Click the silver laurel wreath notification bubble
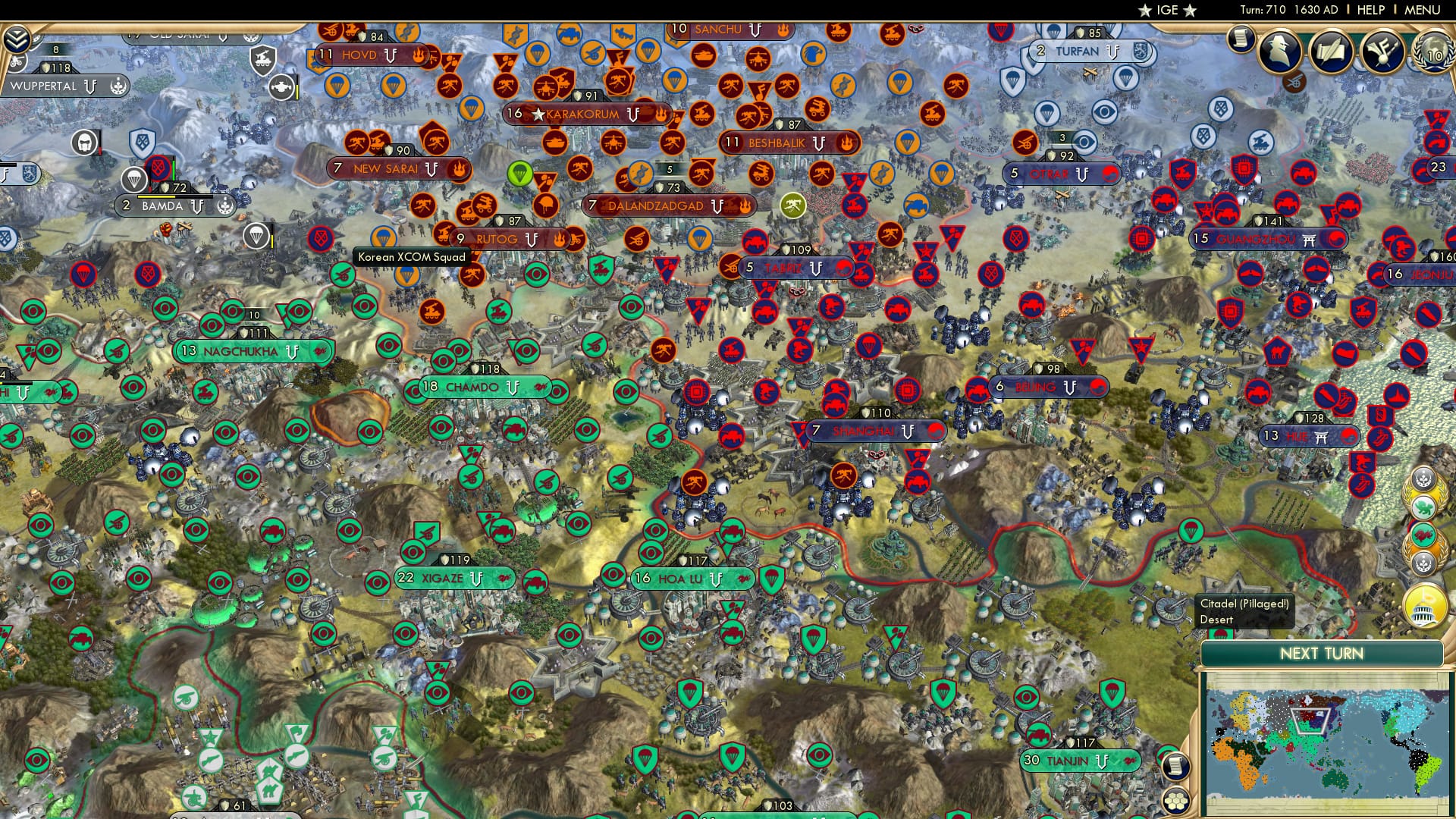 (1423, 479)
